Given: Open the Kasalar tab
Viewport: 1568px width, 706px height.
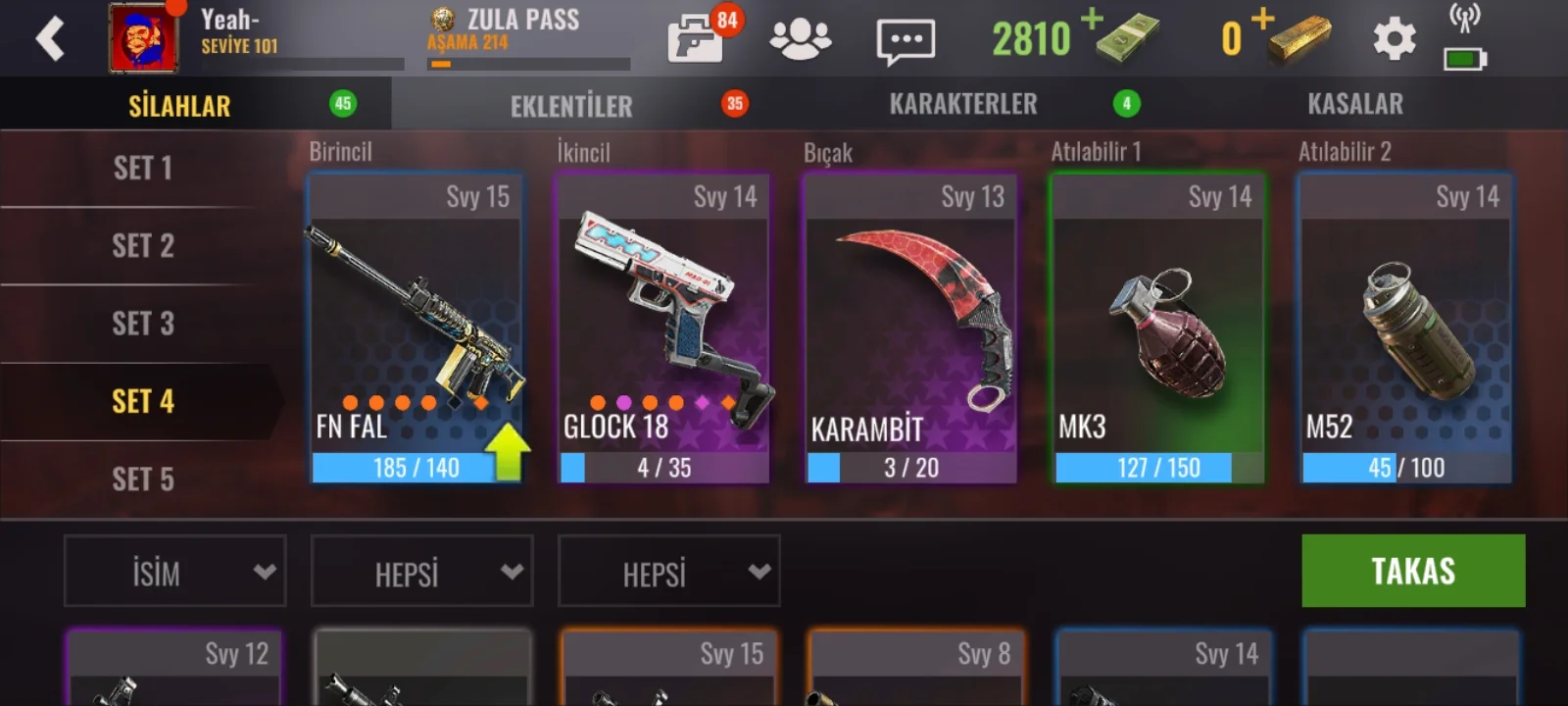Looking at the screenshot, I should tap(1354, 104).
